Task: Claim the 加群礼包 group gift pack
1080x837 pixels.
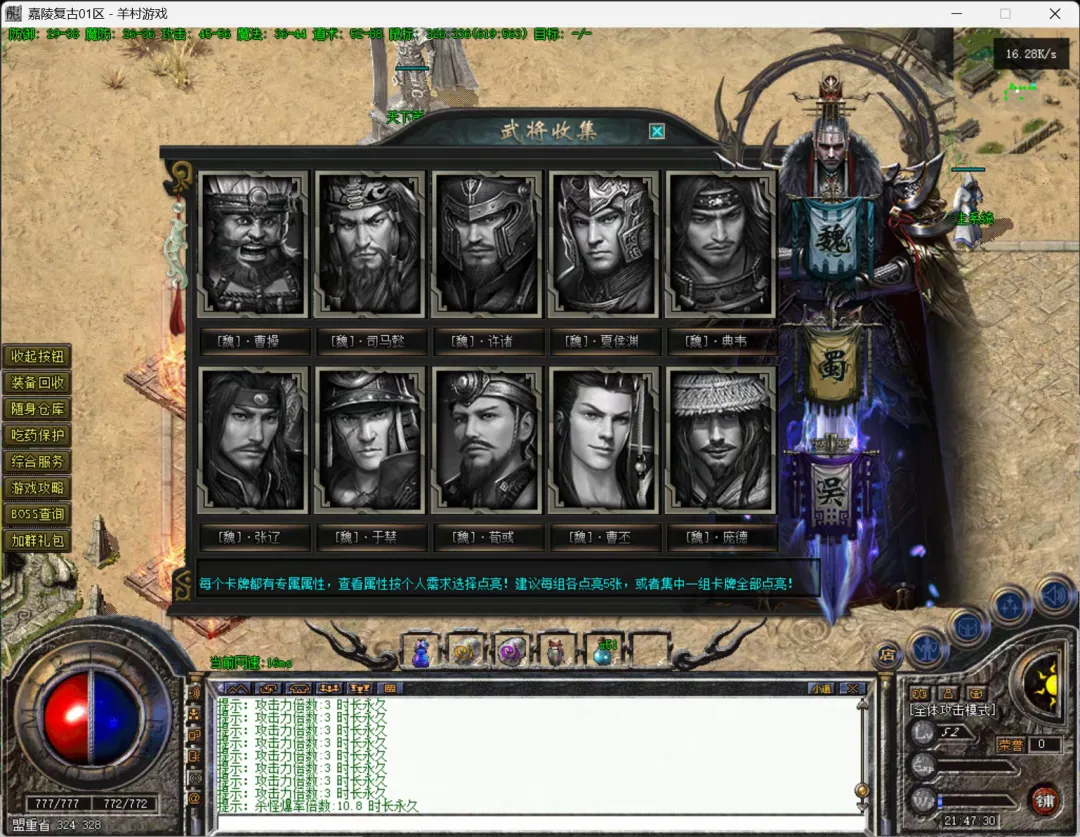Action: (x=37, y=541)
